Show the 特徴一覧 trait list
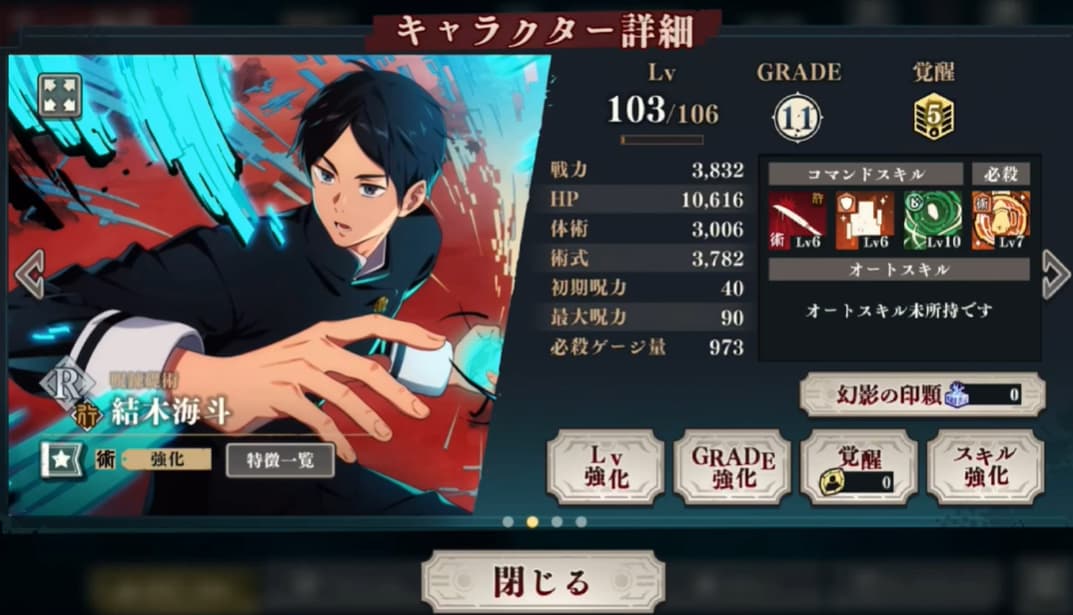Viewport: 1073px width, 615px height. pos(280,460)
